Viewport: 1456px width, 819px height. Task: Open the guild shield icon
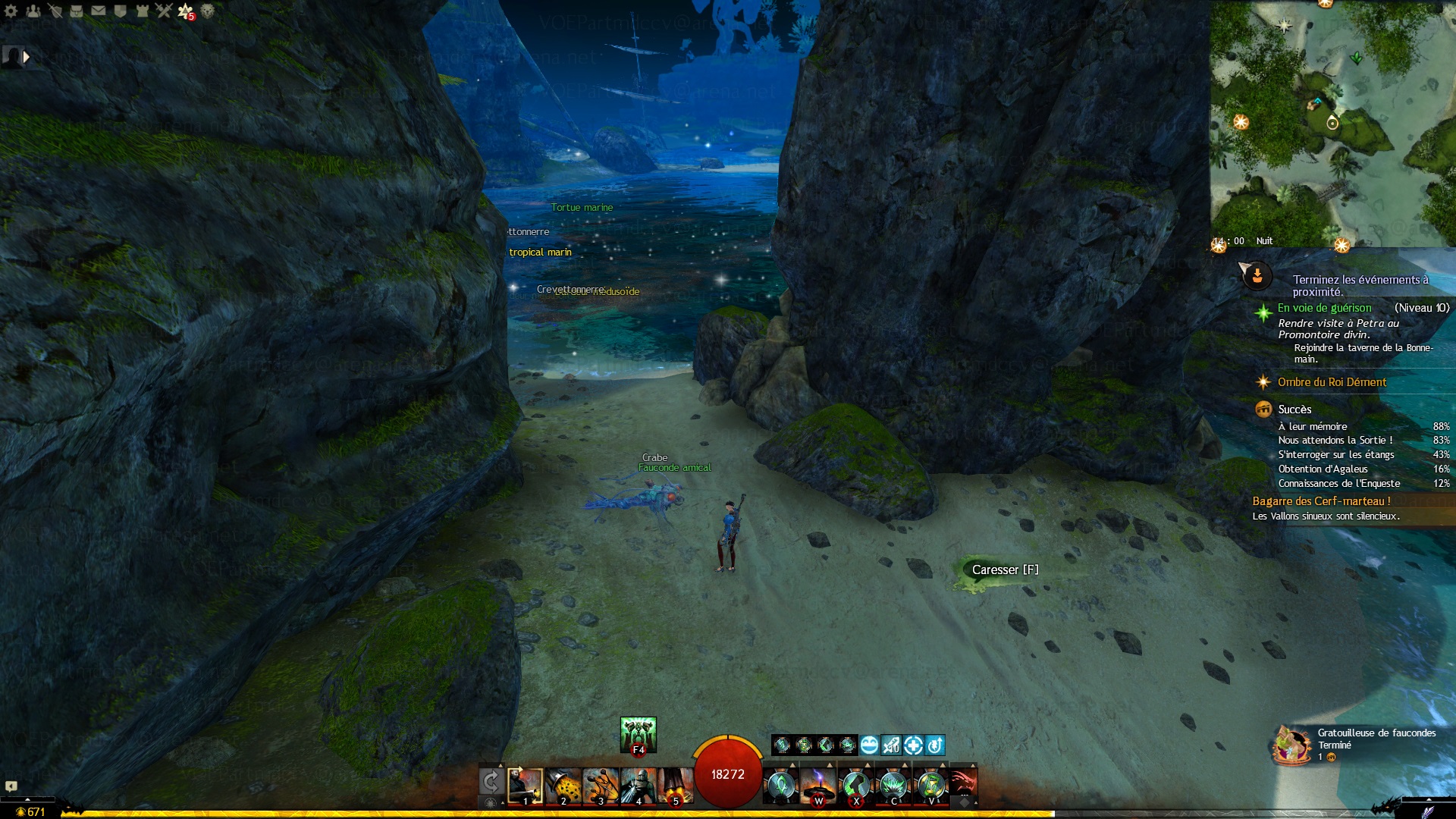(x=120, y=11)
